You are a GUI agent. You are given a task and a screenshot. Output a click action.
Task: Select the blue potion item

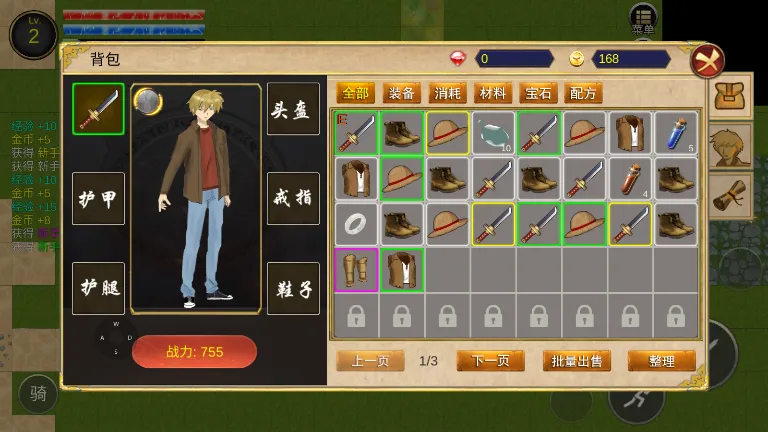(676, 132)
